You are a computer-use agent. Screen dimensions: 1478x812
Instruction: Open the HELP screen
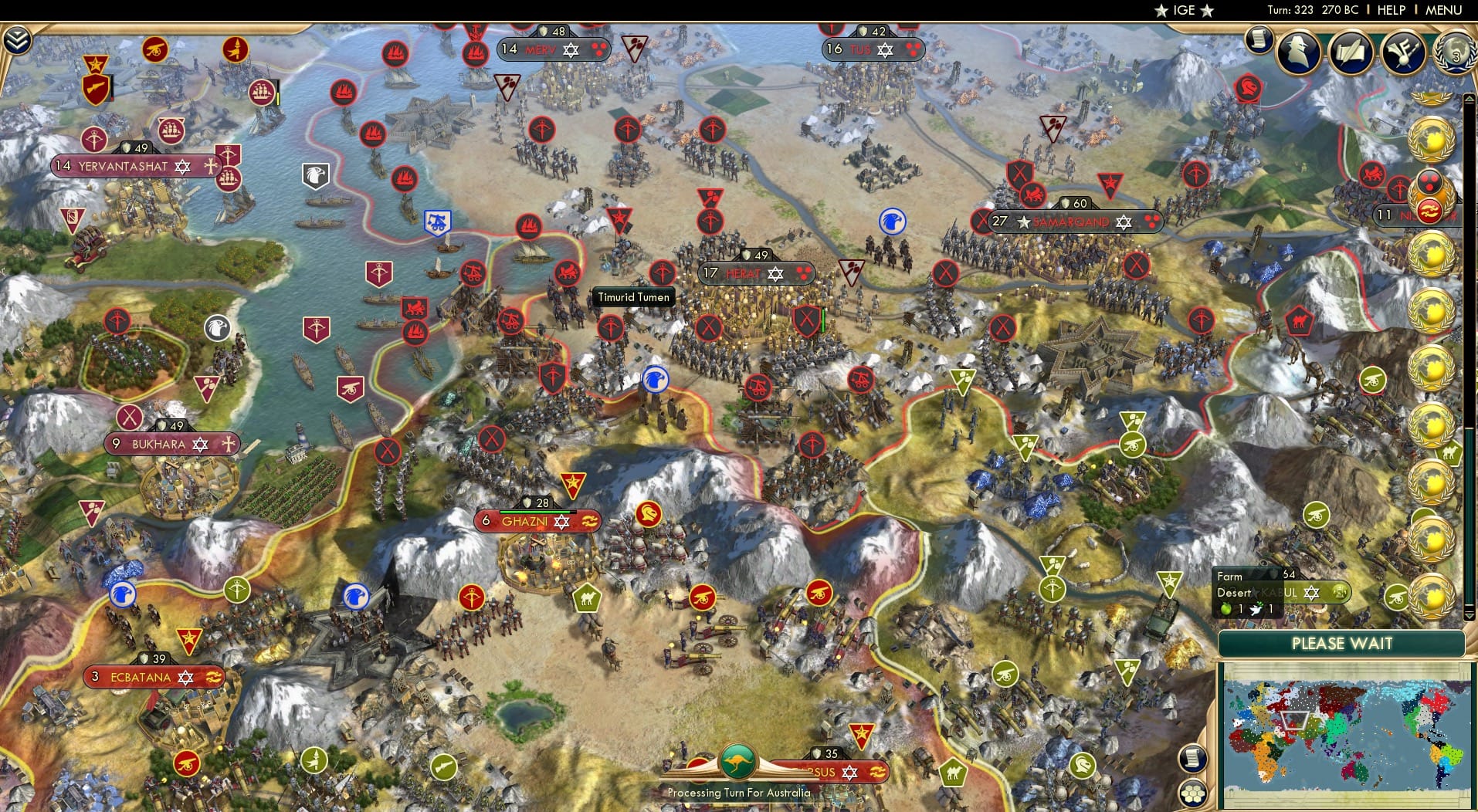[x=1389, y=10]
